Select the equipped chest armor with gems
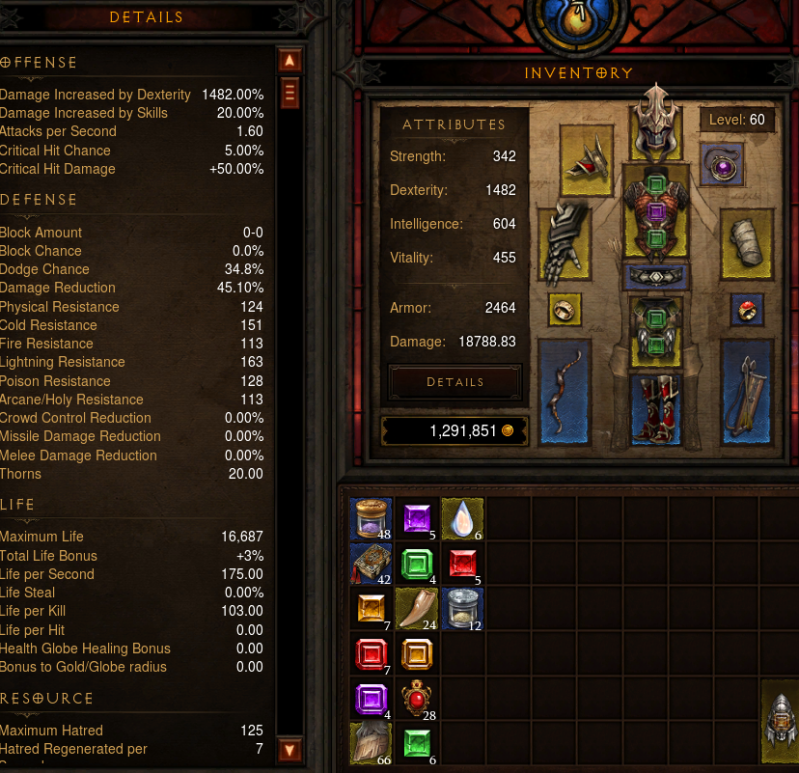 point(656,212)
